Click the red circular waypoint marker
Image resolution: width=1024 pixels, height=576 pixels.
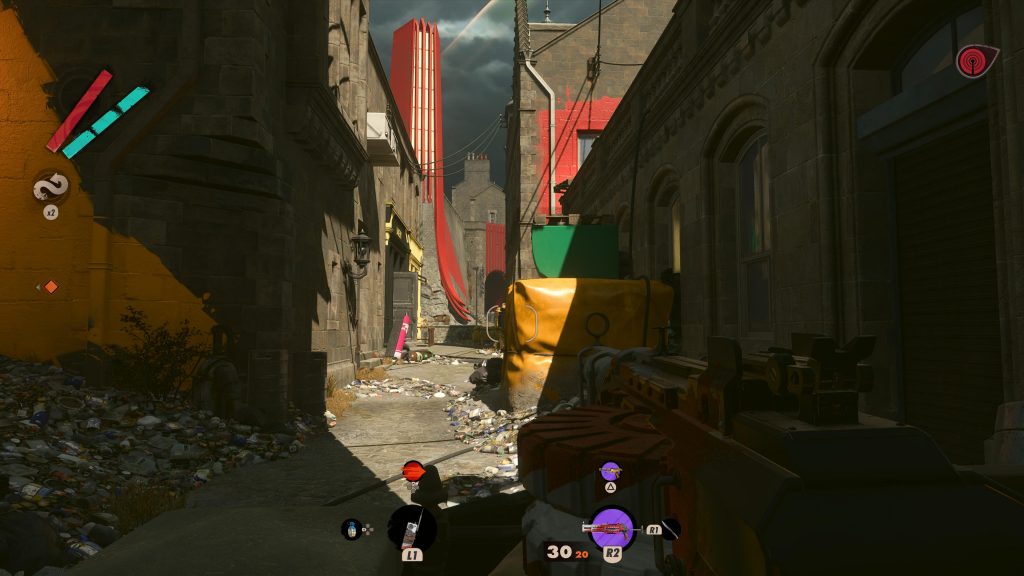pos(413,469)
